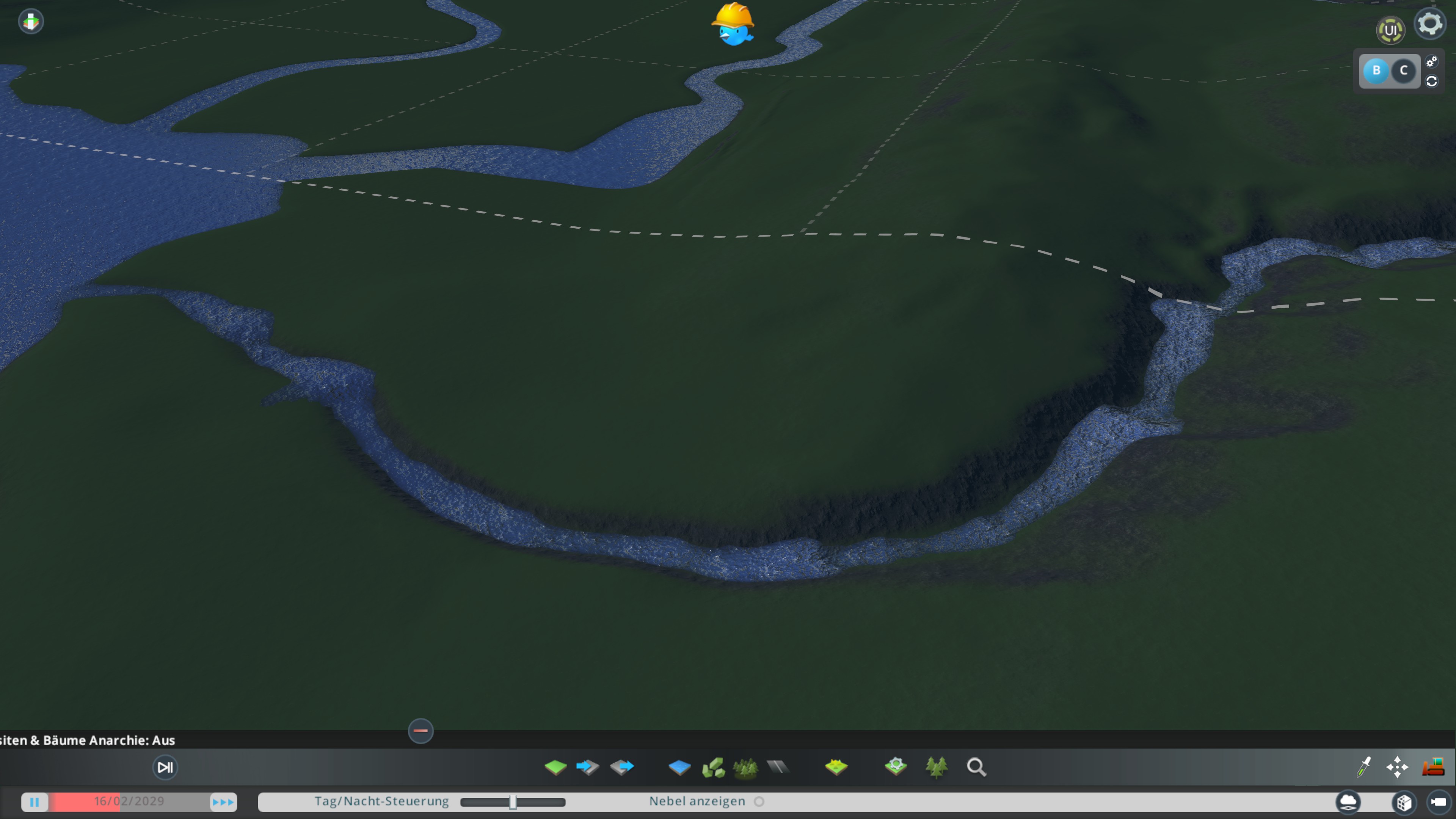Image resolution: width=1456 pixels, height=819 pixels.
Task: Pause the simulation
Action: tap(35, 802)
